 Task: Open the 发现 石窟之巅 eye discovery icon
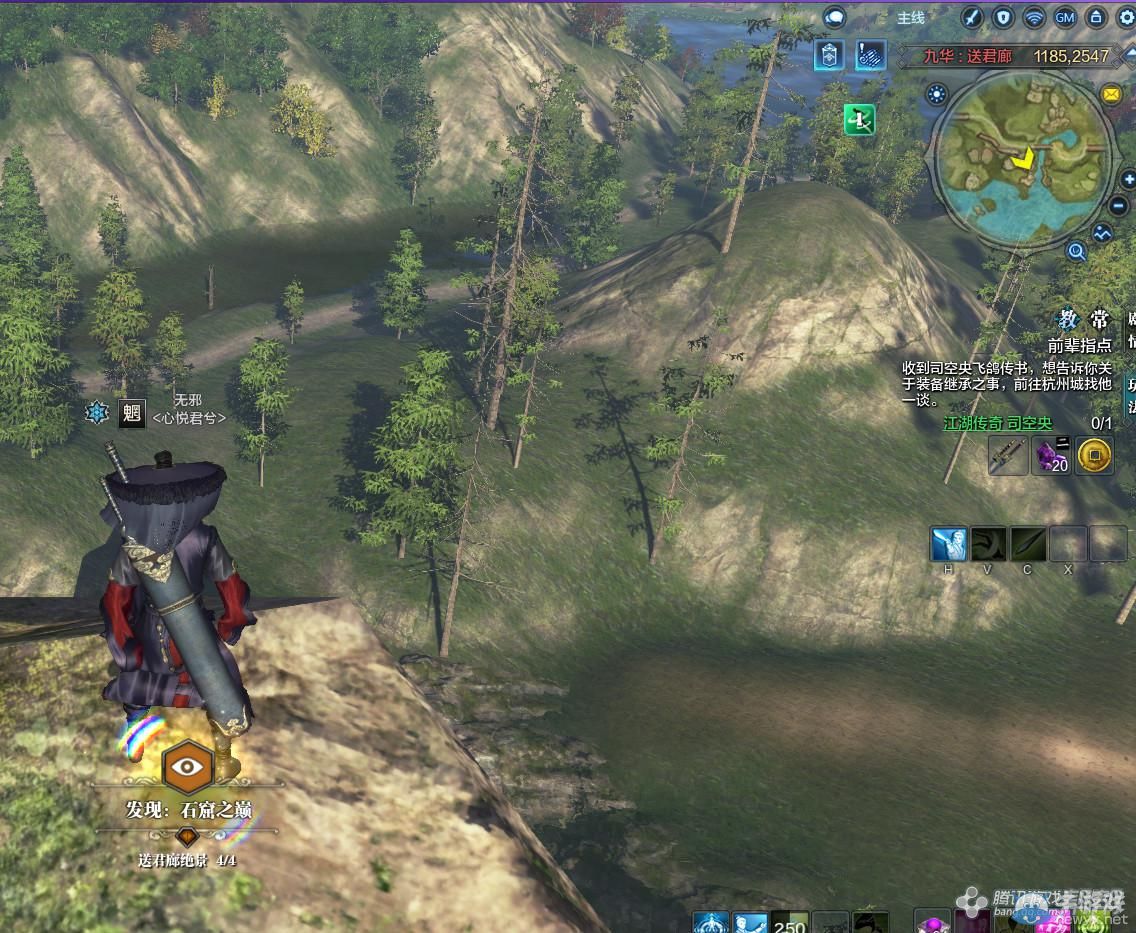tap(186, 767)
